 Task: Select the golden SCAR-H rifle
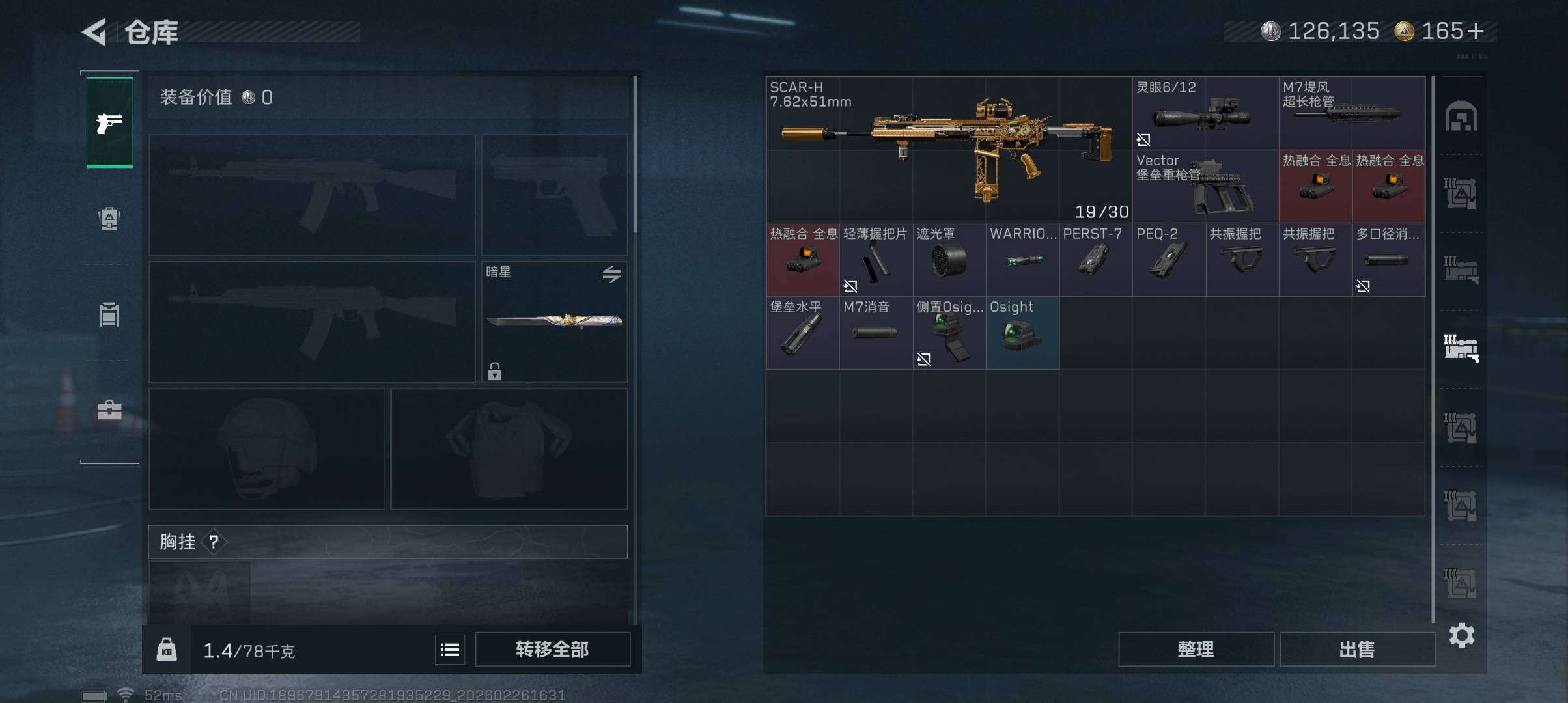(948, 150)
